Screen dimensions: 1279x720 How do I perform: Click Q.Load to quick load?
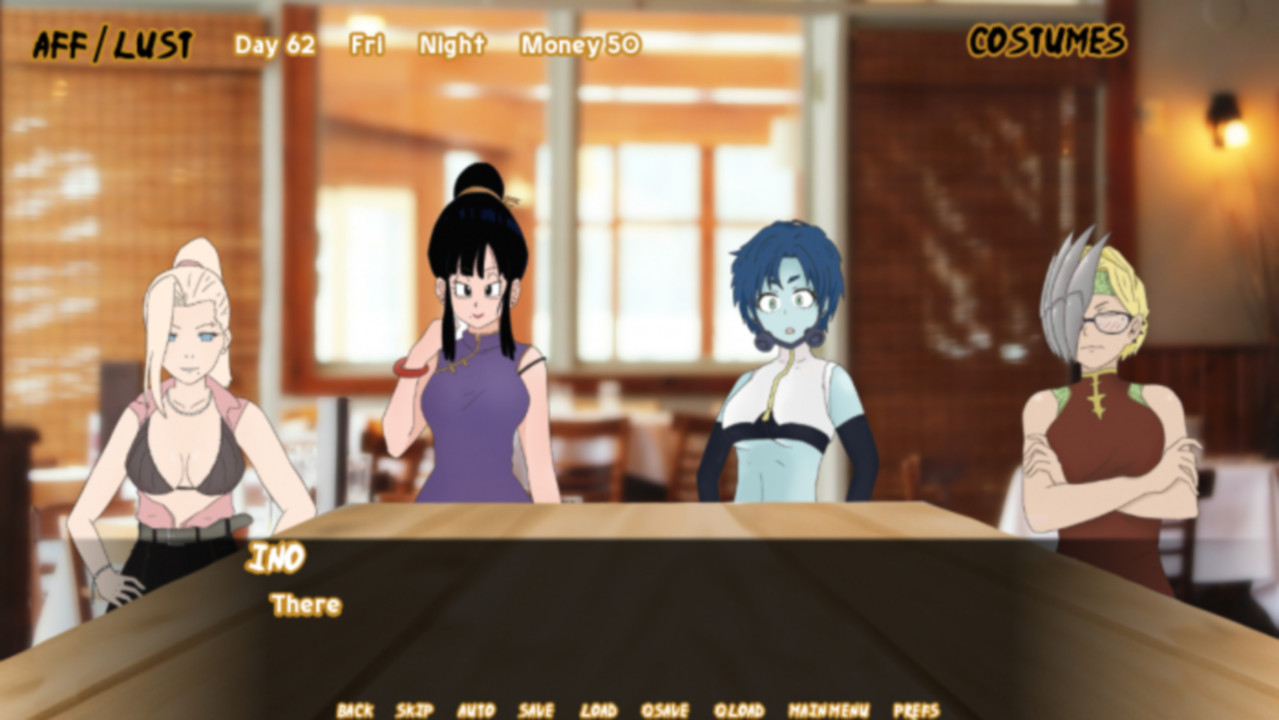tap(739, 710)
